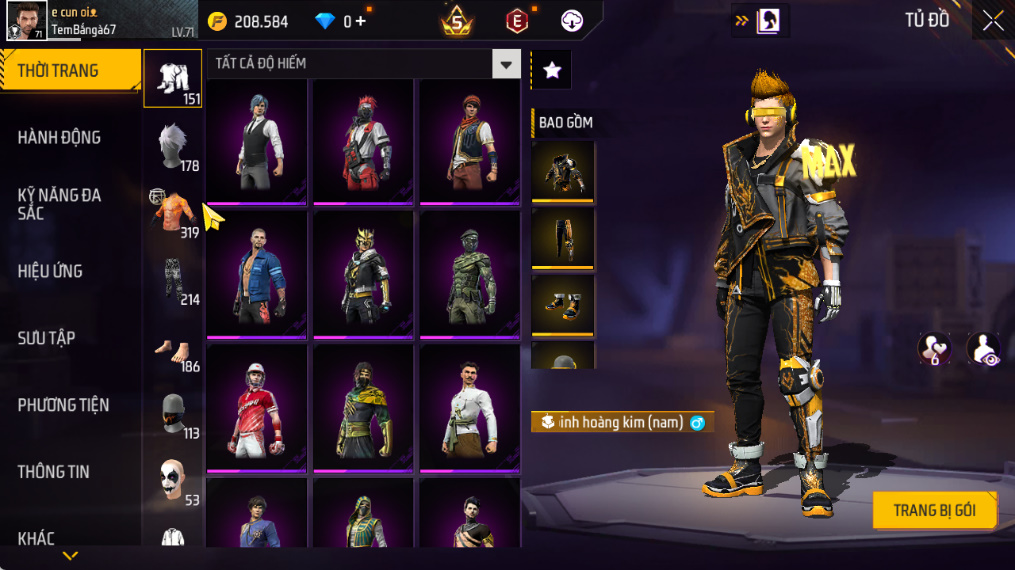Toggle the star favorites filter

(x=551, y=69)
